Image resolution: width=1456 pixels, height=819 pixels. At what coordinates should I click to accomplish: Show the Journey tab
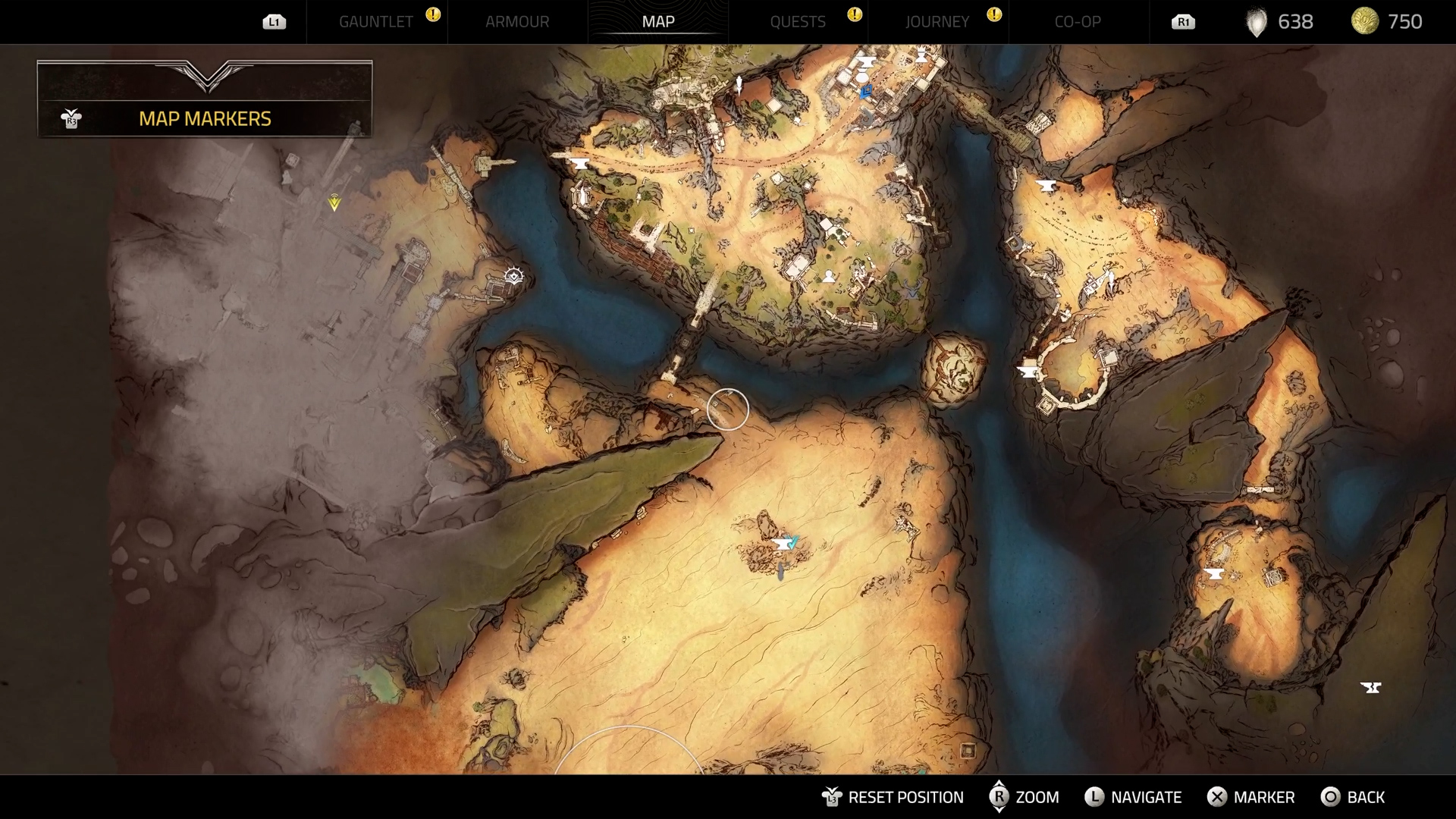tap(937, 22)
